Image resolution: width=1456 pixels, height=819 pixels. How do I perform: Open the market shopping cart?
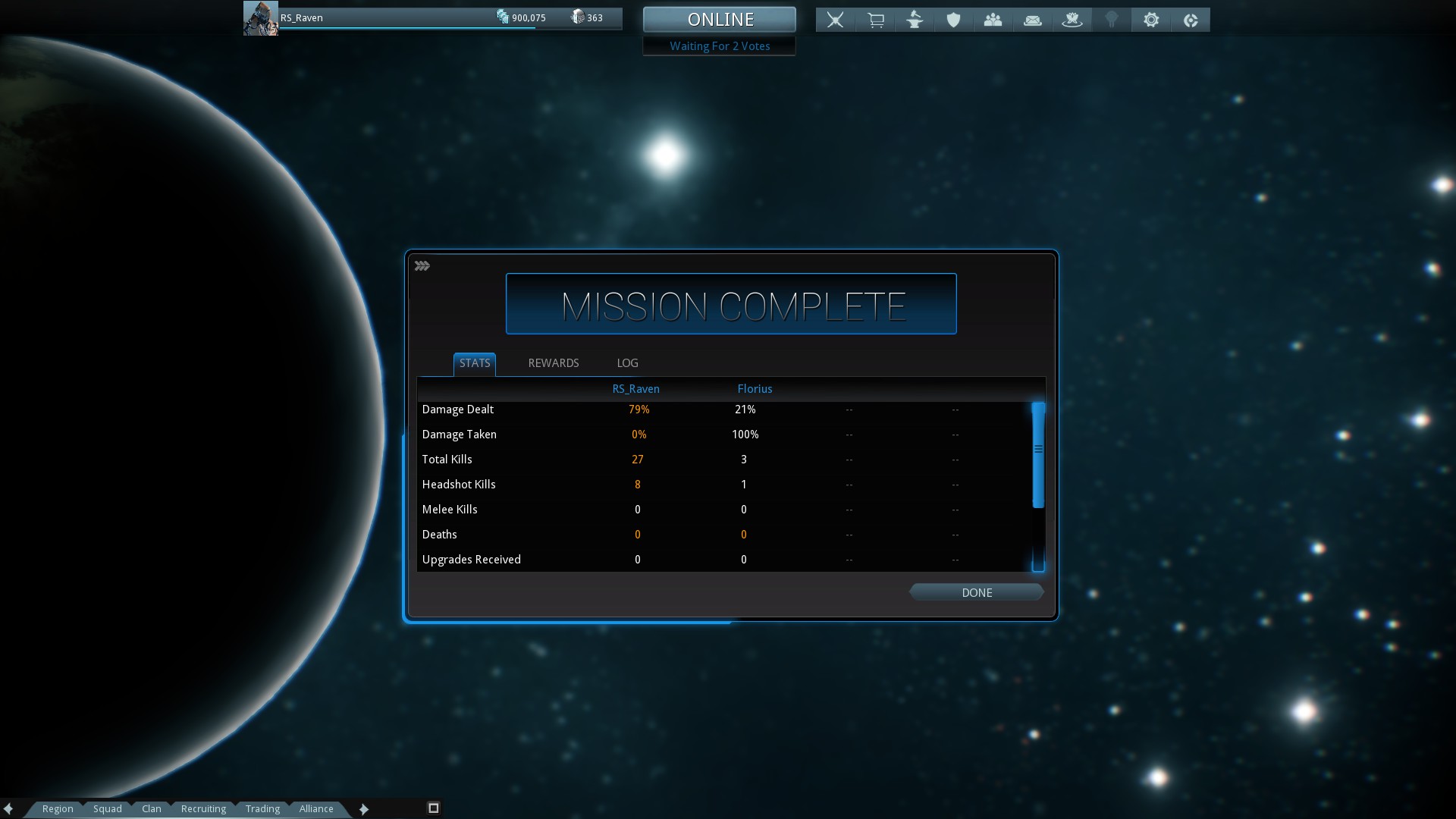pos(875,20)
